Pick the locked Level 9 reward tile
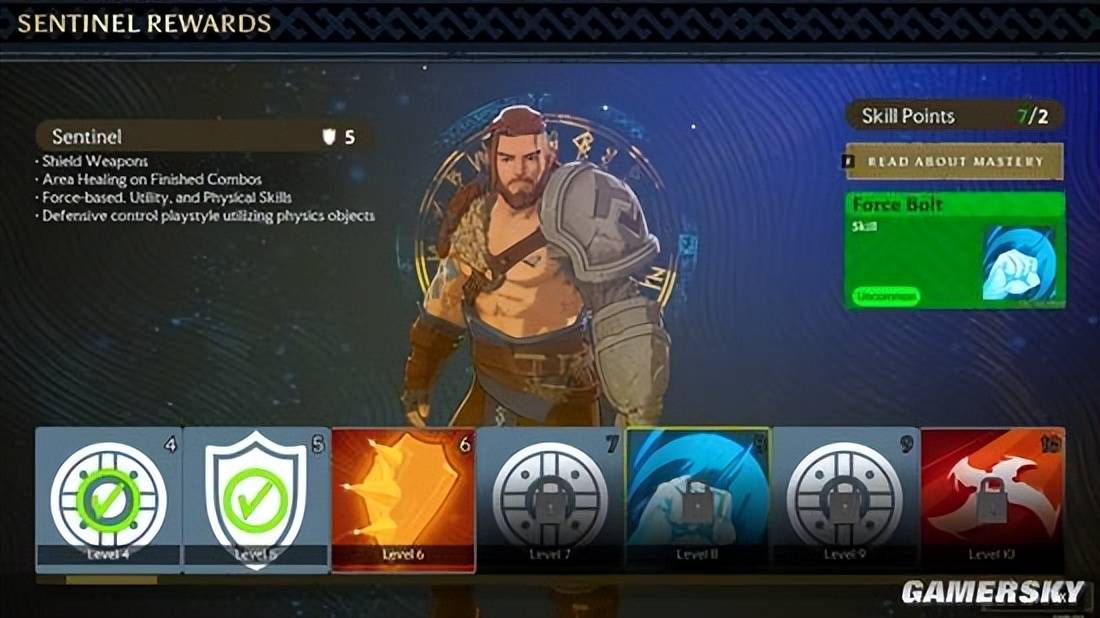The height and width of the screenshot is (618, 1100). (845, 499)
